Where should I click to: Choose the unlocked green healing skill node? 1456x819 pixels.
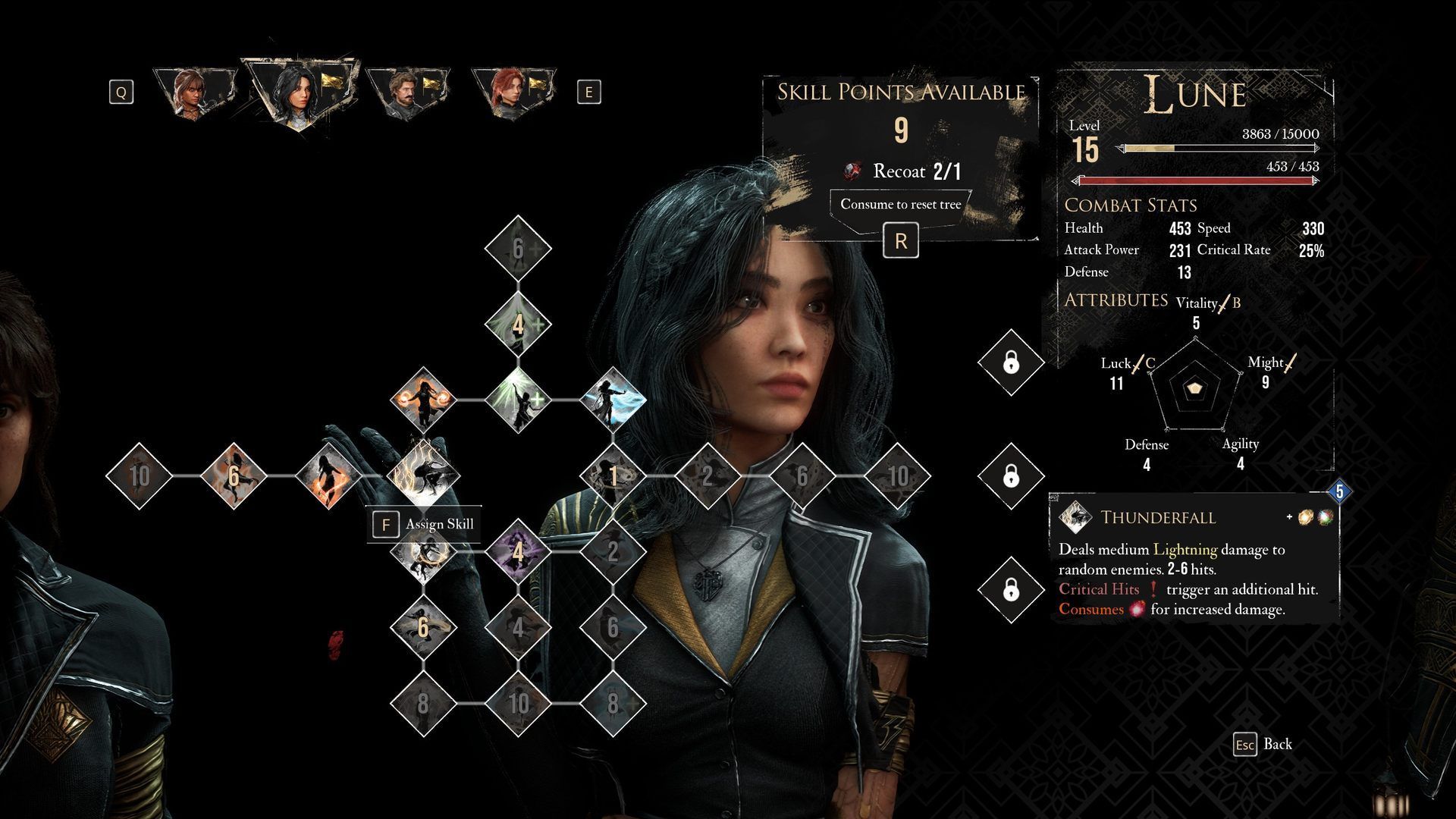pos(518,400)
